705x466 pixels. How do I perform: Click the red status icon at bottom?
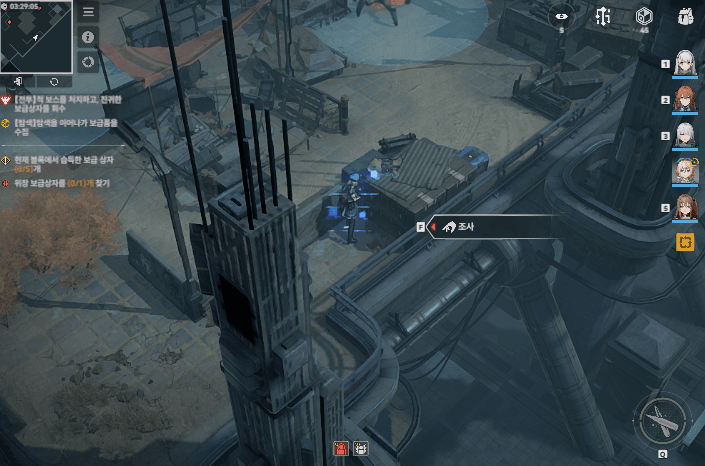(x=341, y=448)
